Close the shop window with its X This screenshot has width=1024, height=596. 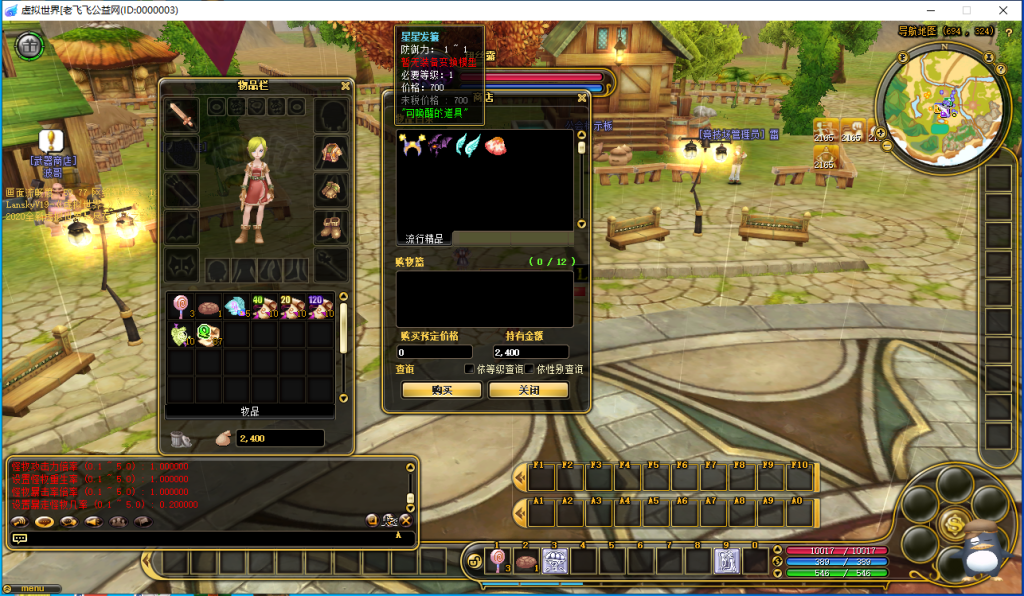(581, 98)
